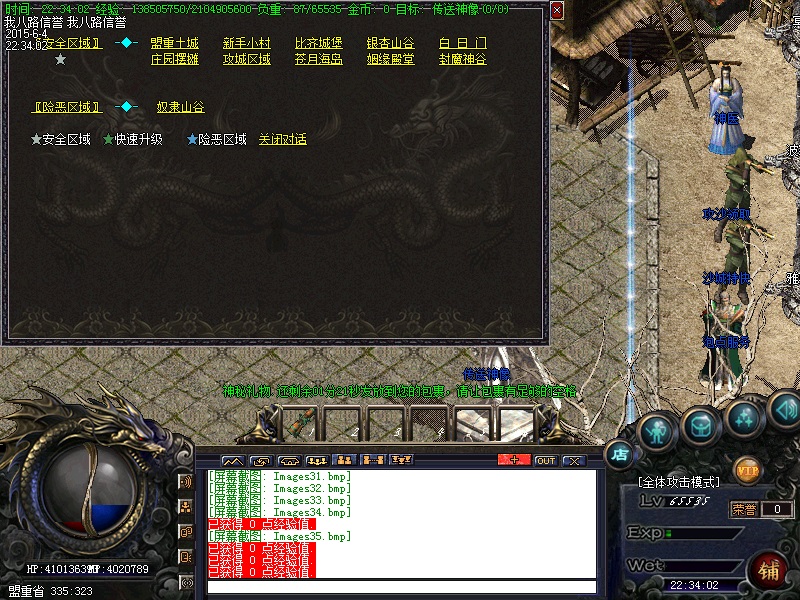
Task: Teleport to 盟重土城
Action: click(174, 43)
